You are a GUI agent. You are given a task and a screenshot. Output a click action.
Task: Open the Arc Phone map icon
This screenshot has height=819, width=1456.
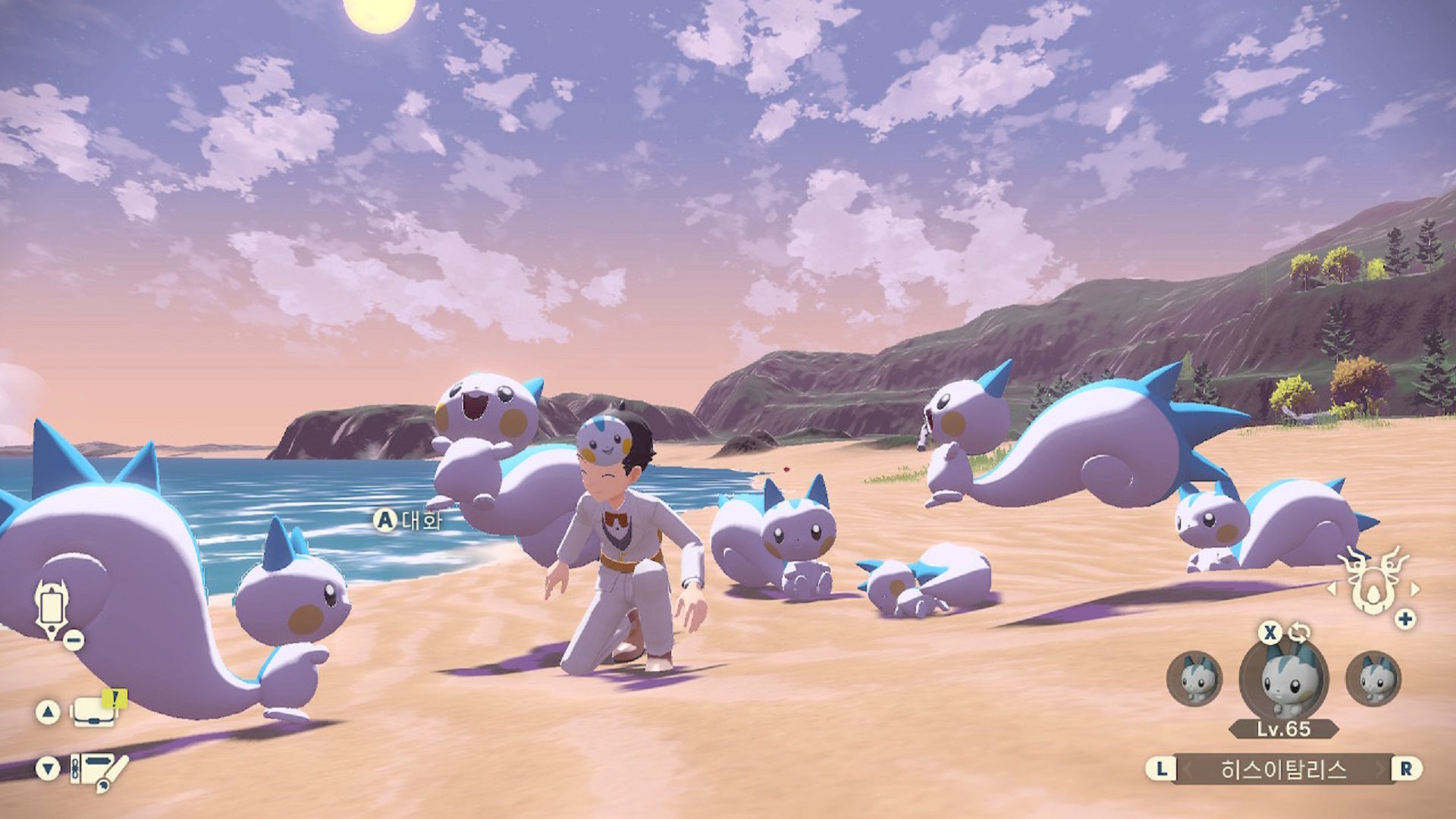[x=52, y=607]
